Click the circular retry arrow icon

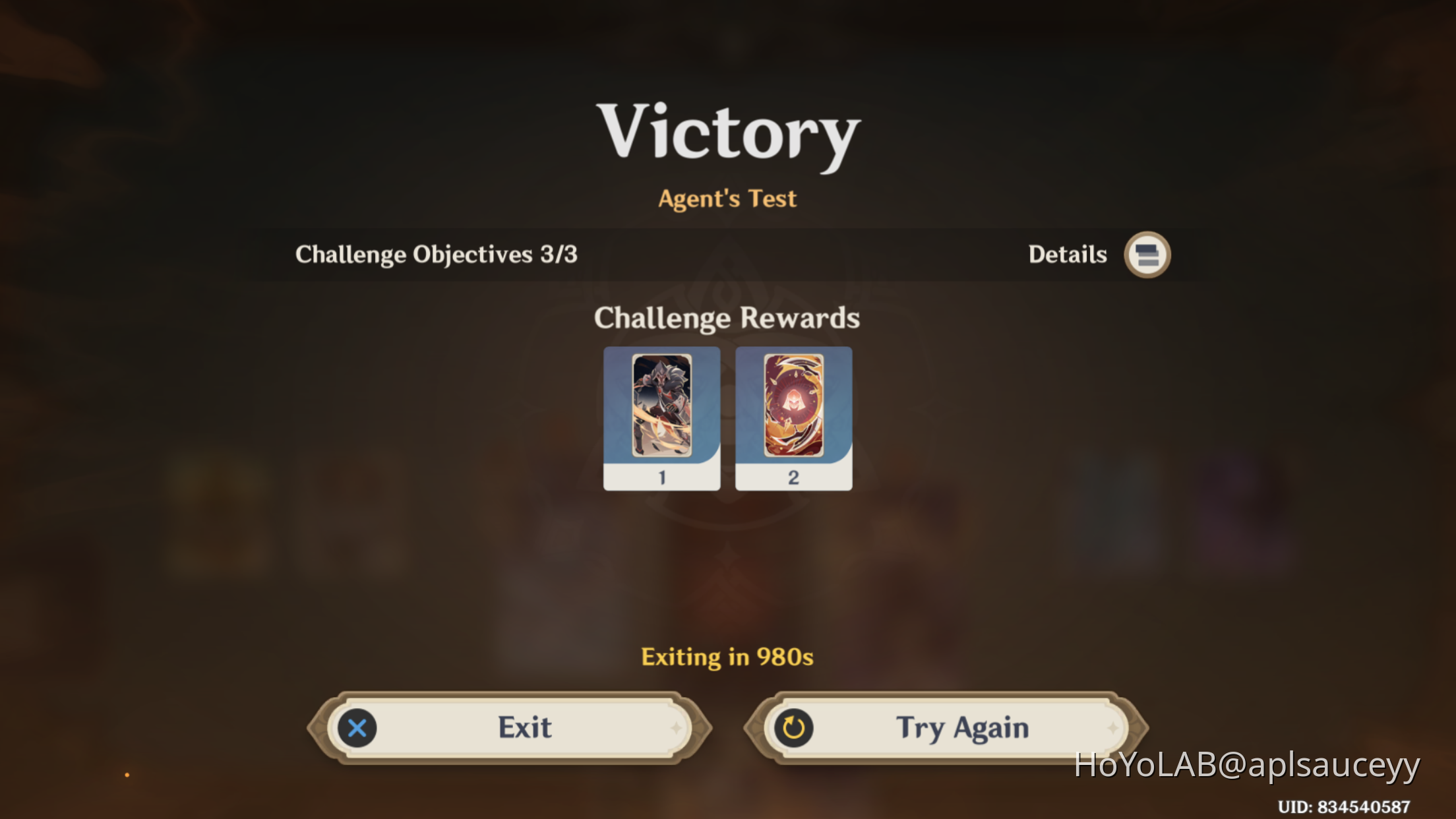[x=793, y=728]
